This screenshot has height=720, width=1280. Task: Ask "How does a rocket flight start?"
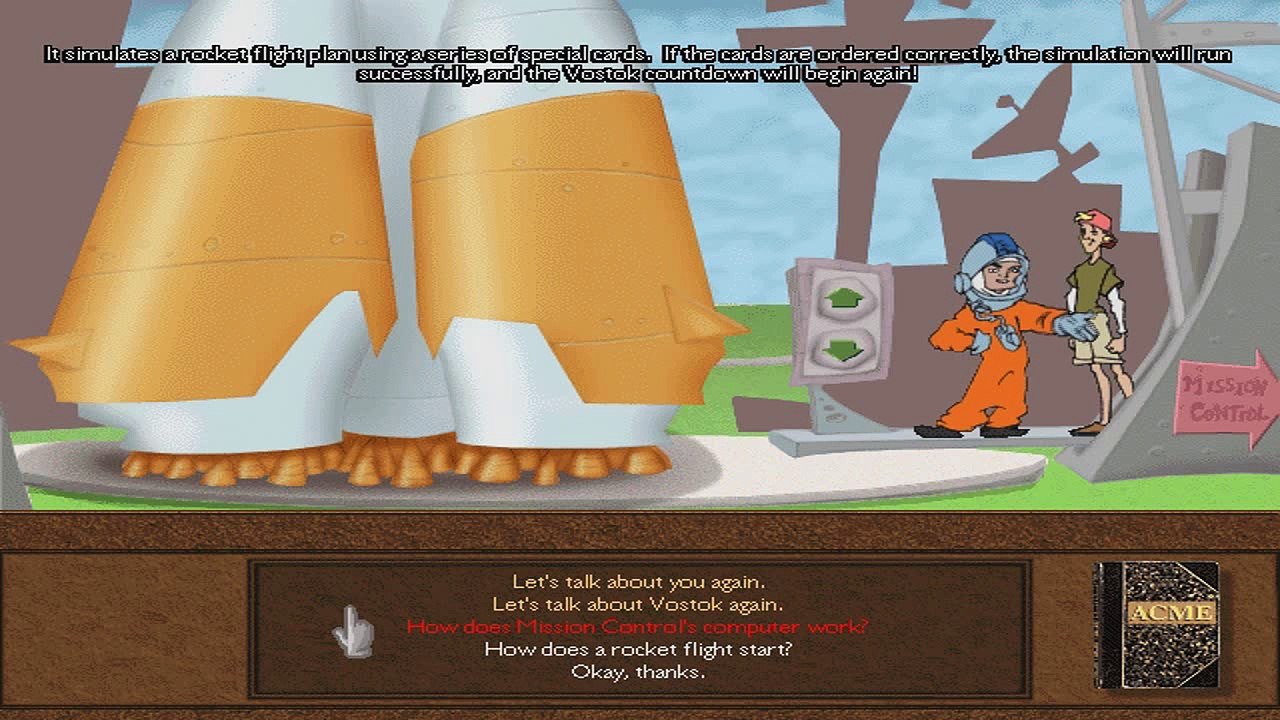tap(638, 650)
